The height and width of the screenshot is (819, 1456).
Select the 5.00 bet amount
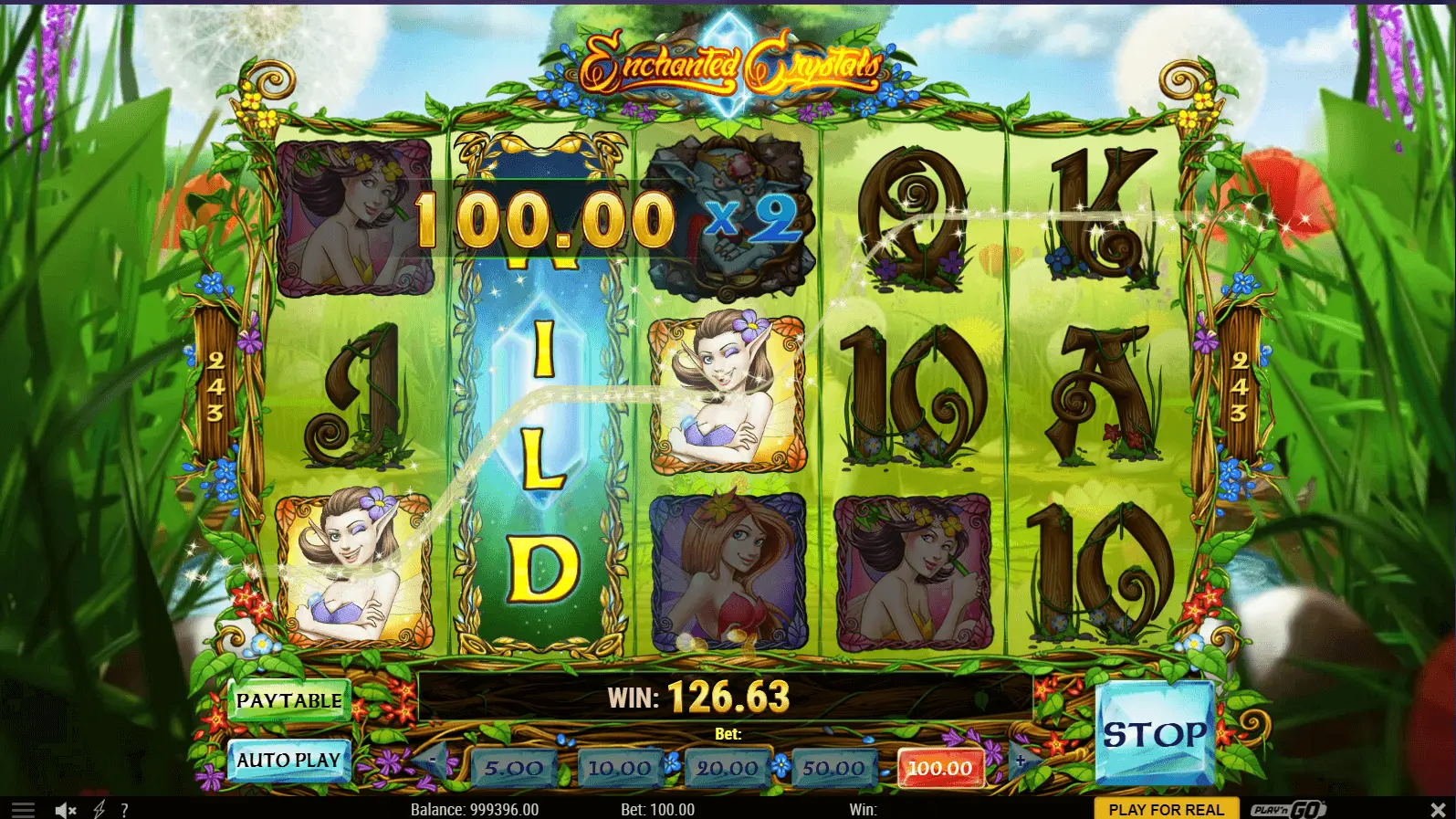pyautogui.click(x=513, y=769)
